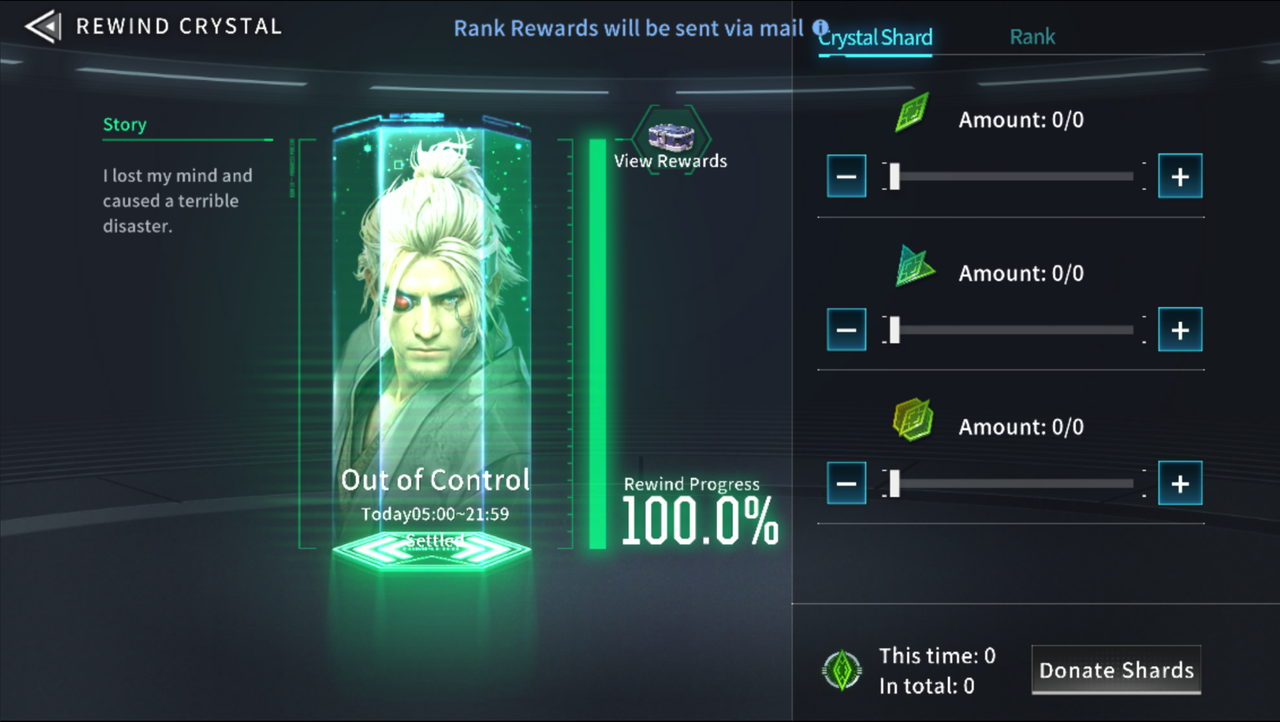Increase the first shard amount with plus

tap(1179, 176)
